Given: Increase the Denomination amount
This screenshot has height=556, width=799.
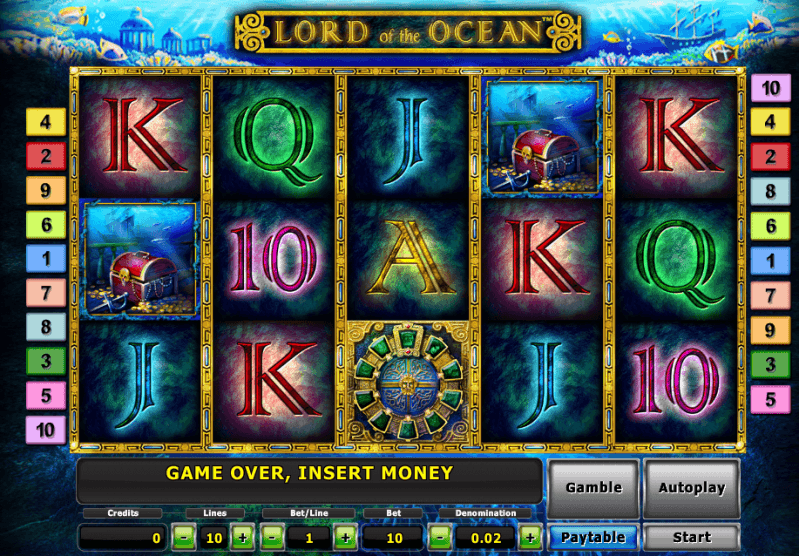Looking at the screenshot, I should pos(530,538).
